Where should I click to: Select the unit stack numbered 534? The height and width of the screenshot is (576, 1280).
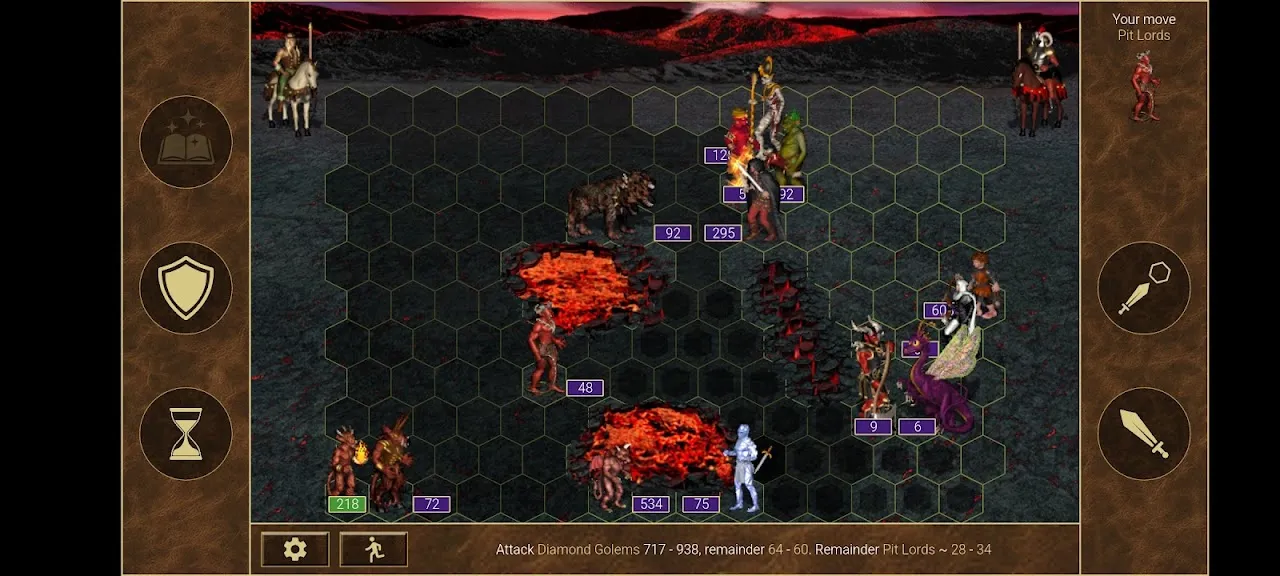click(x=612, y=478)
